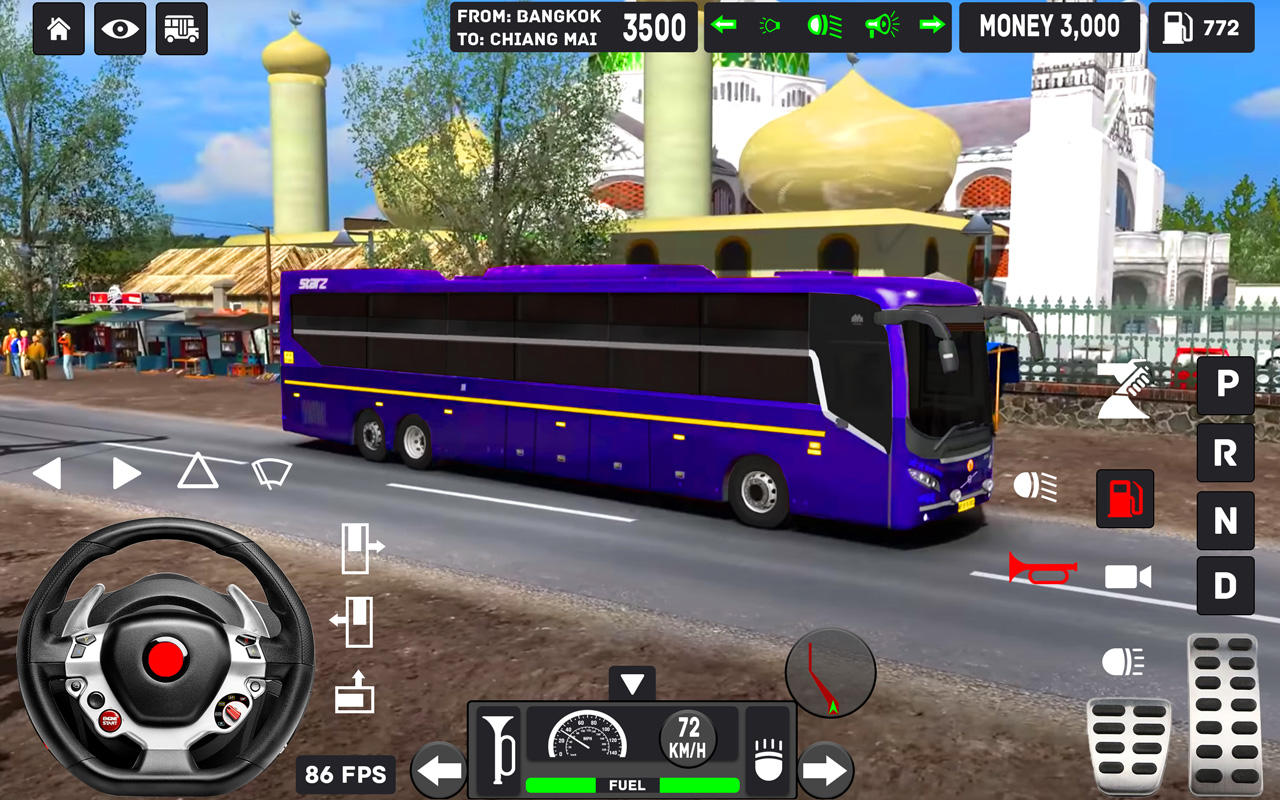The width and height of the screenshot is (1280, 800).
Task: Shift into Drive with the D button
Action: [1225, 586]
